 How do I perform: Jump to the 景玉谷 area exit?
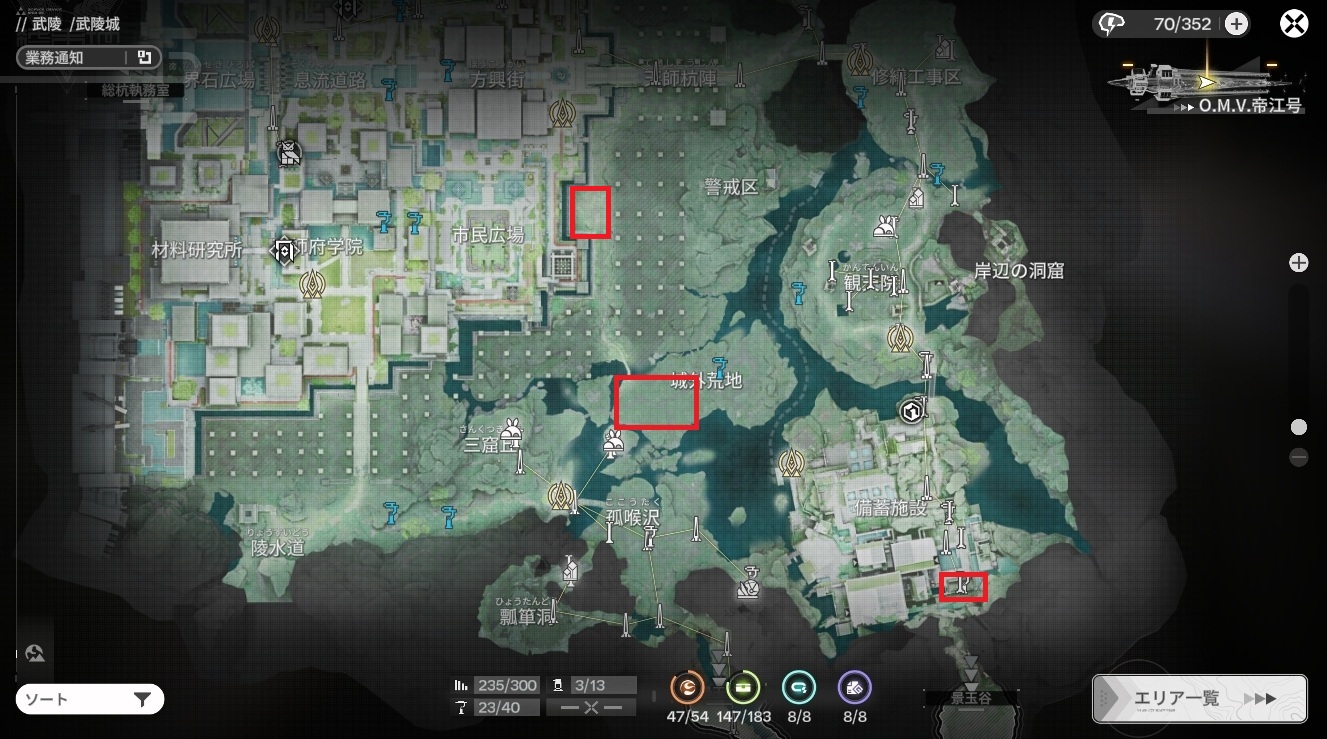coord(970,698)
